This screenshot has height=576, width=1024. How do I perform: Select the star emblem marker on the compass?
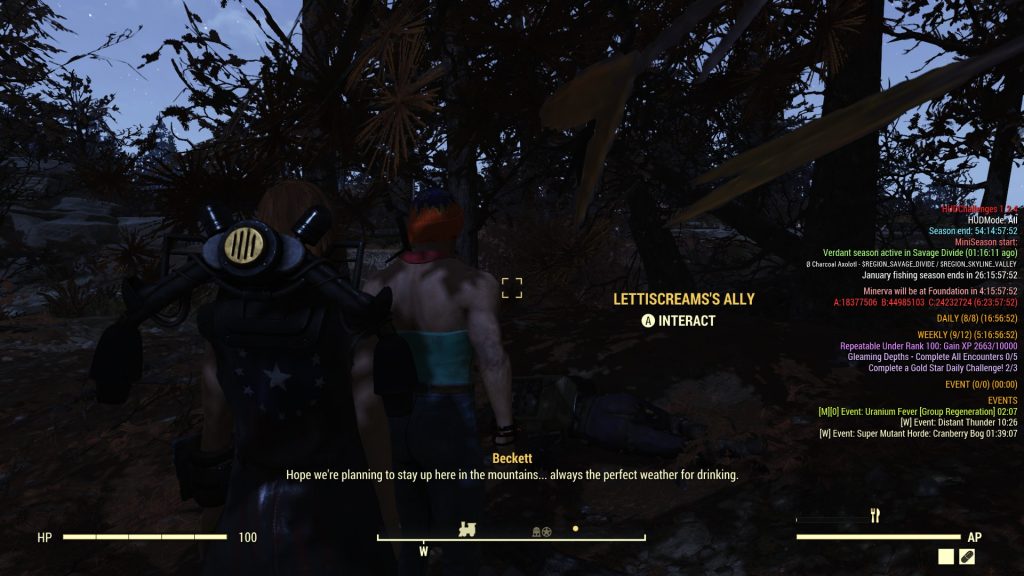(x=547, y=531)
